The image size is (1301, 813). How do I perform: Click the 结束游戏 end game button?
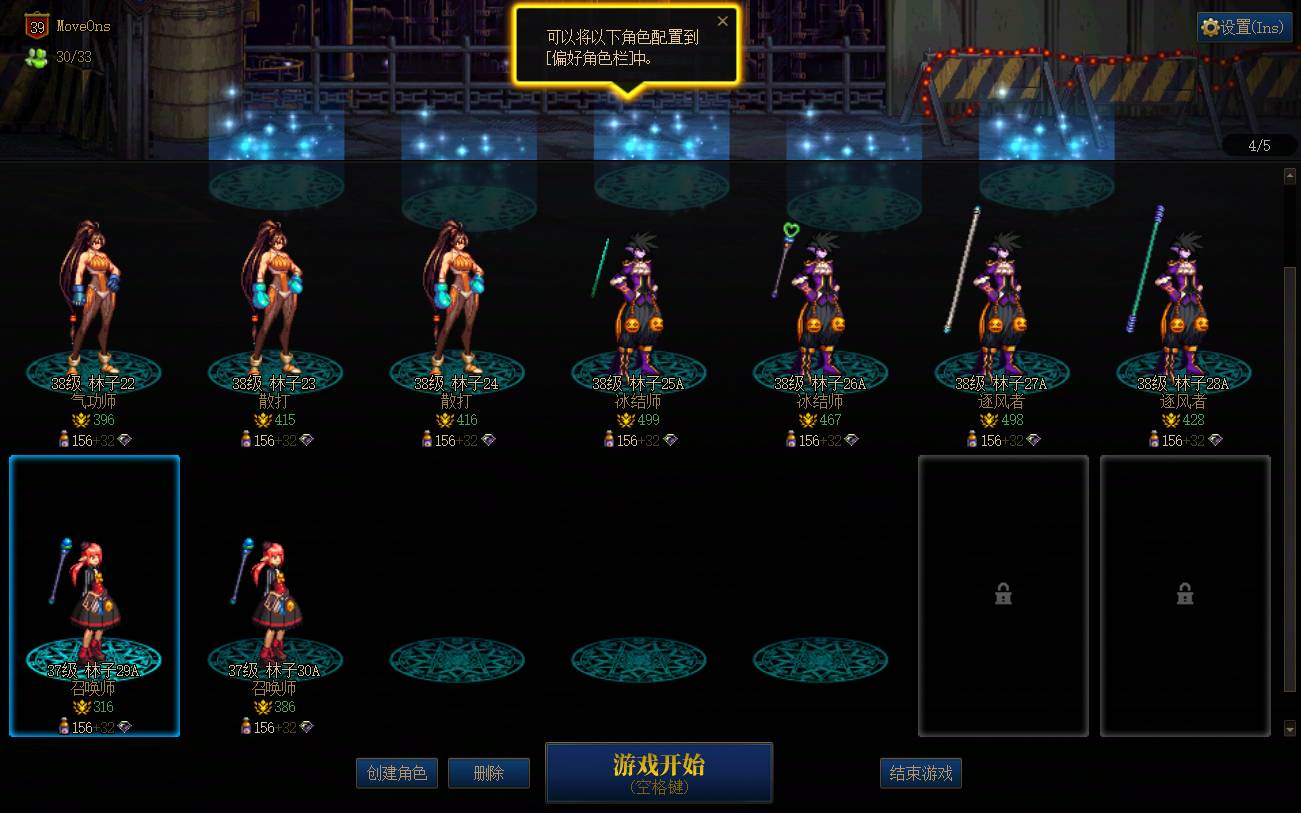click(920, 772)
